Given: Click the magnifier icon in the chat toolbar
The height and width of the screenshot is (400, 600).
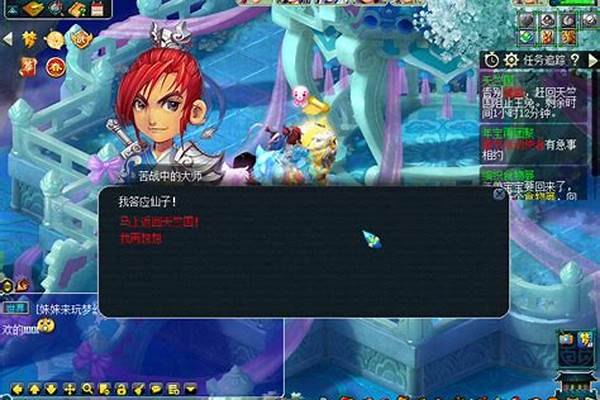Looking at the screenshot, I should tap(88, 388).
